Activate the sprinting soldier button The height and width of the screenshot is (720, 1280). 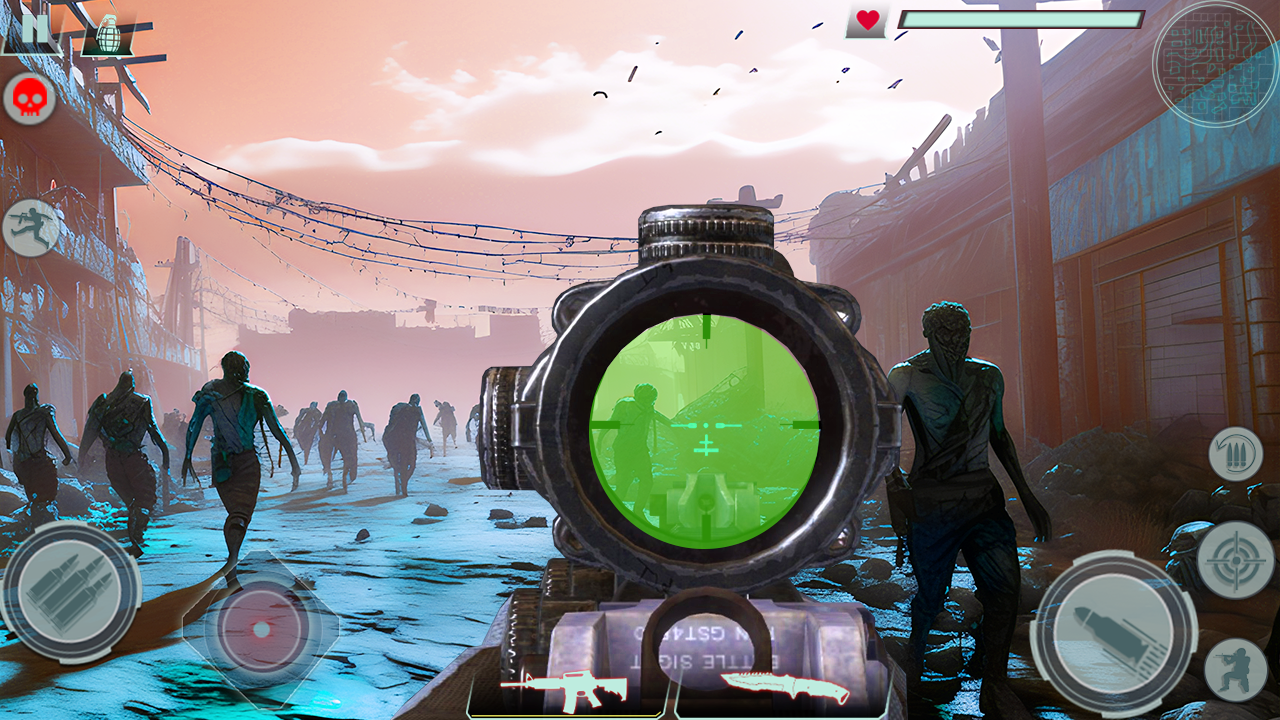pyautogui.click(x=30, y=227)
